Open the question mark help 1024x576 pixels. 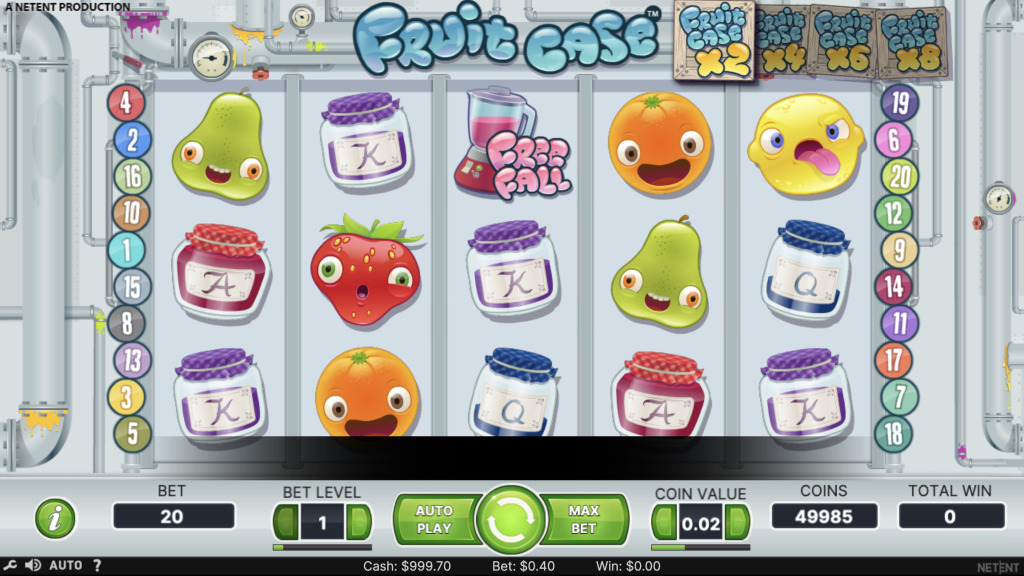97,566
